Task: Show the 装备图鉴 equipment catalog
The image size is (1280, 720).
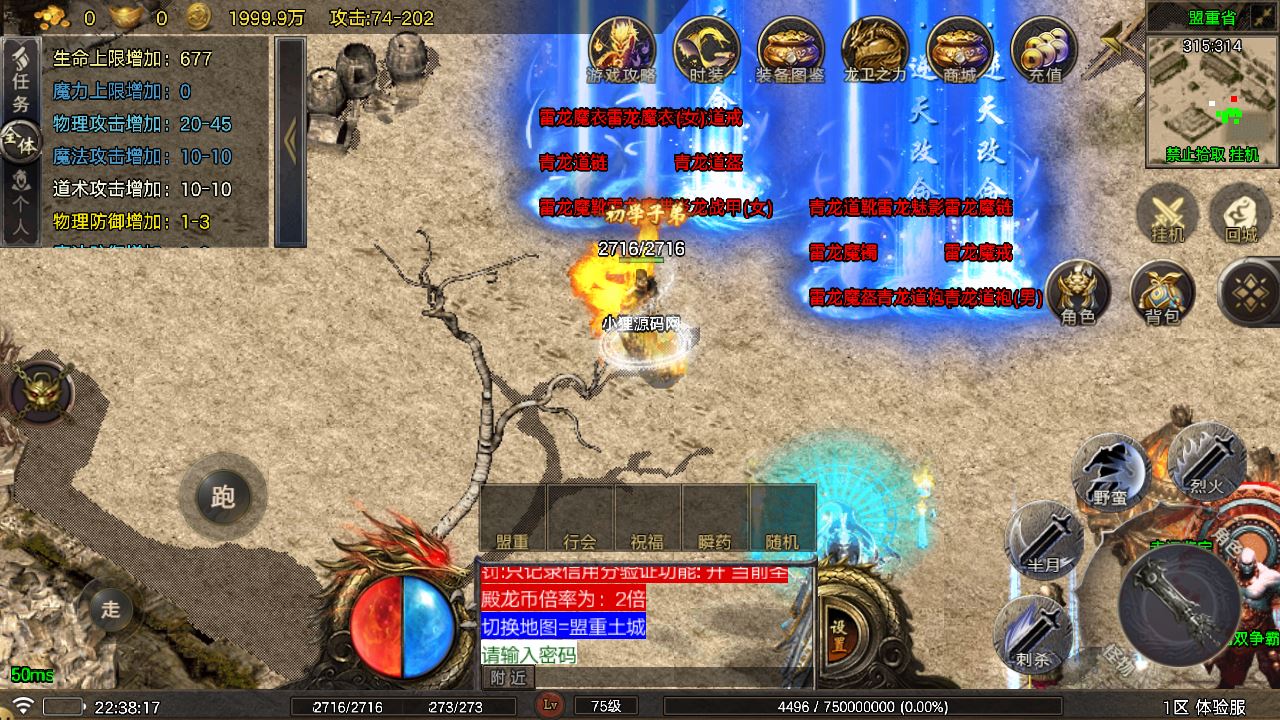Action: click(790, 48)
